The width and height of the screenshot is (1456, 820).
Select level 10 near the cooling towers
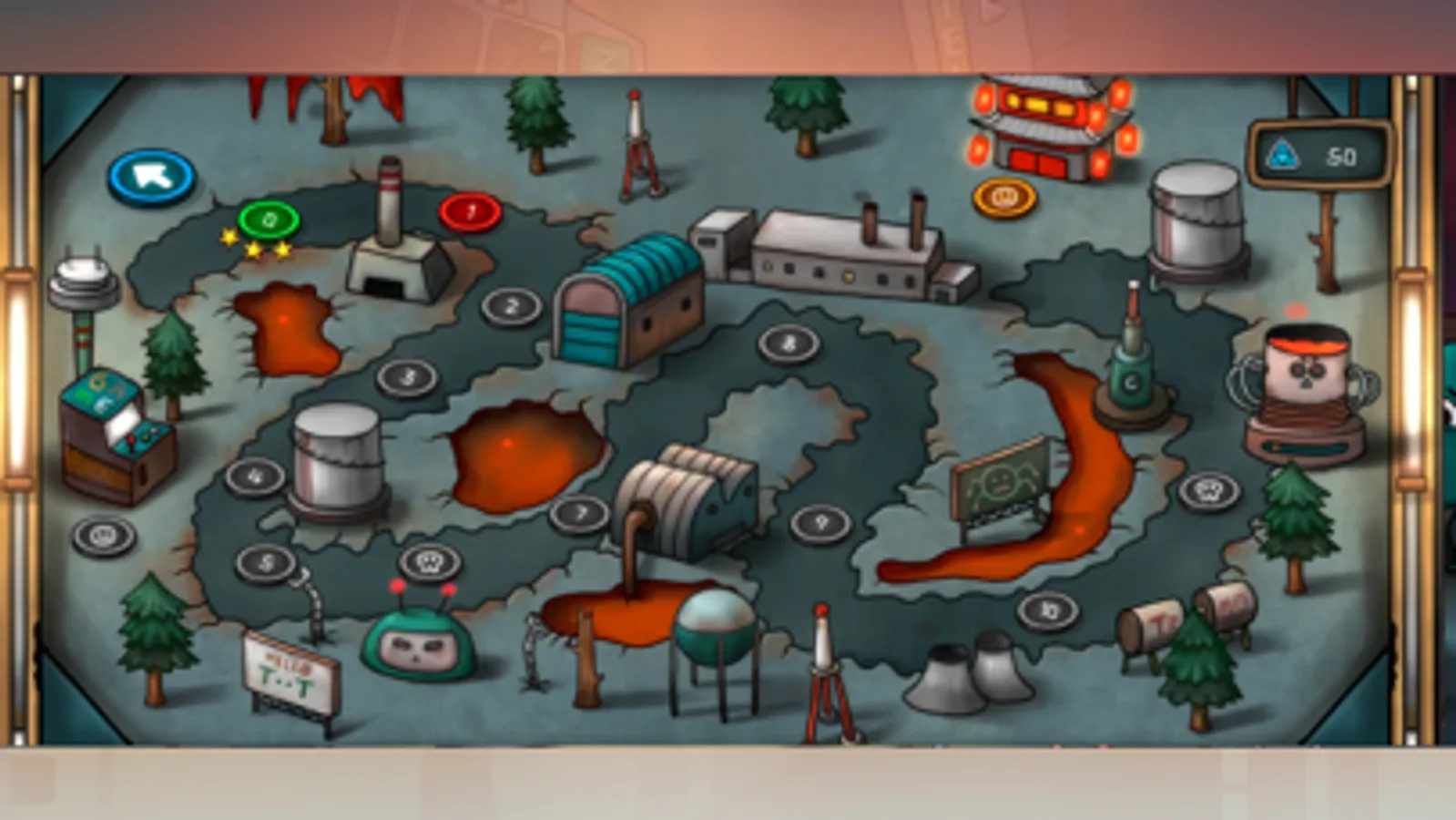click(1049, 609)
